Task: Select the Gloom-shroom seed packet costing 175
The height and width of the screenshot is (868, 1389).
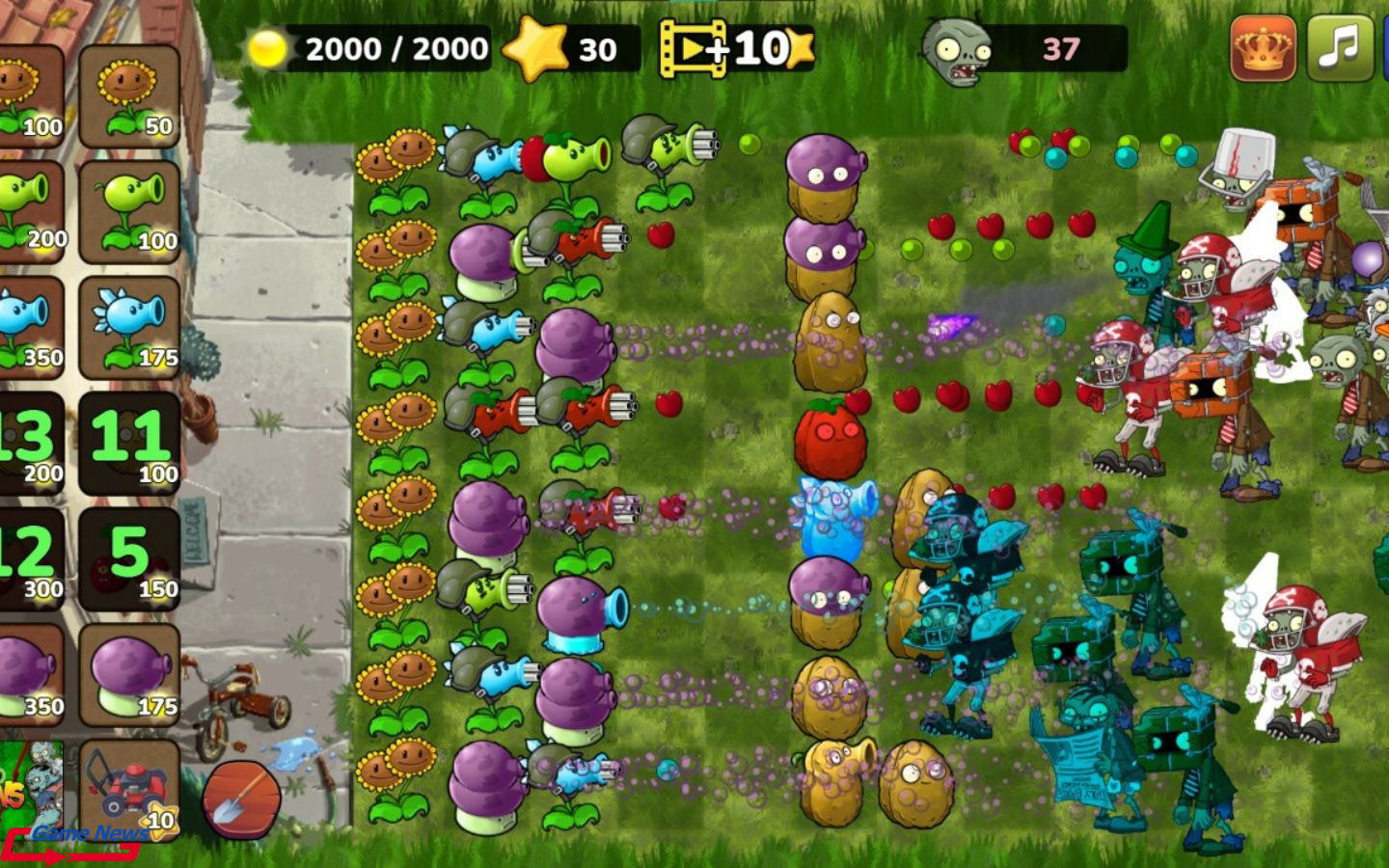Action: [130, 670]
